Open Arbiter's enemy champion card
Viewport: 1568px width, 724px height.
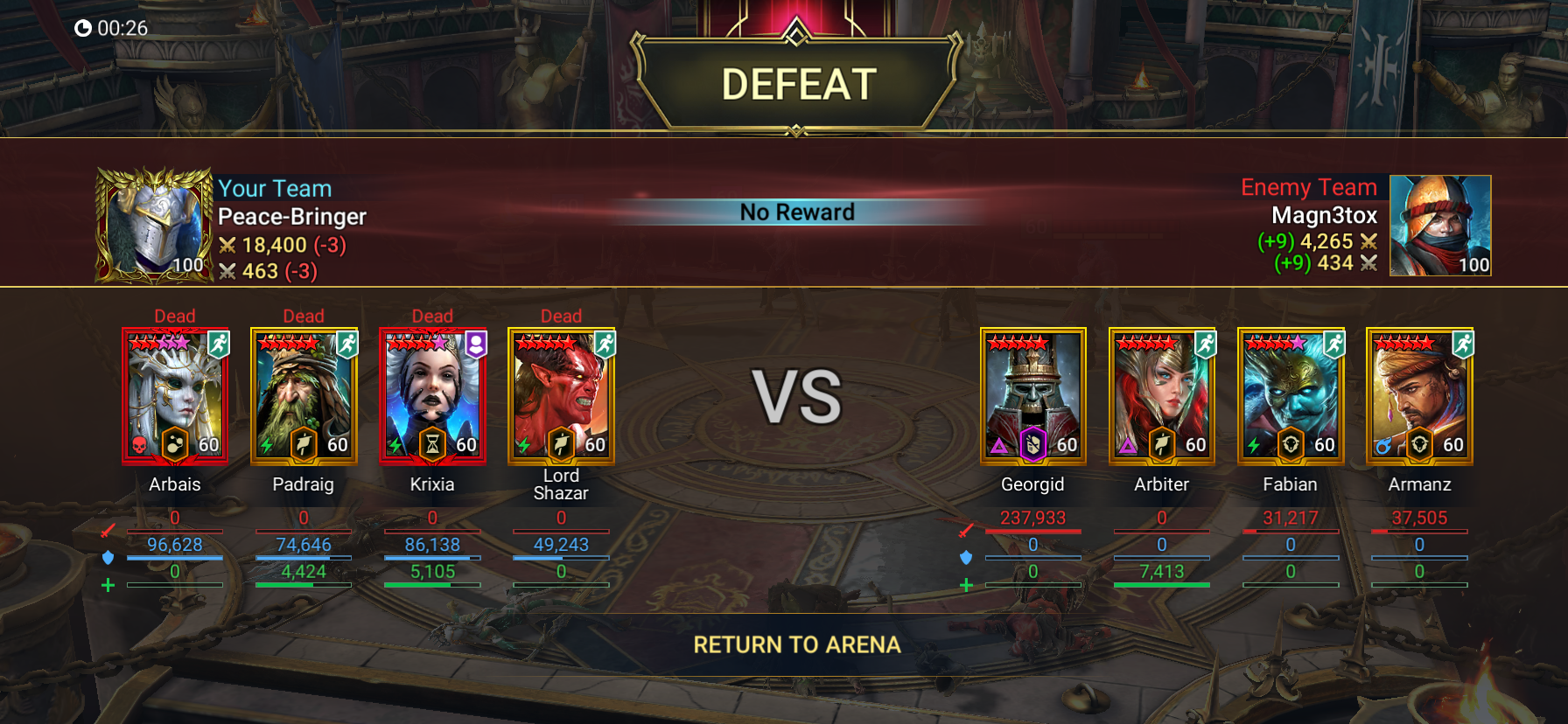click(x=1161, y=396)
